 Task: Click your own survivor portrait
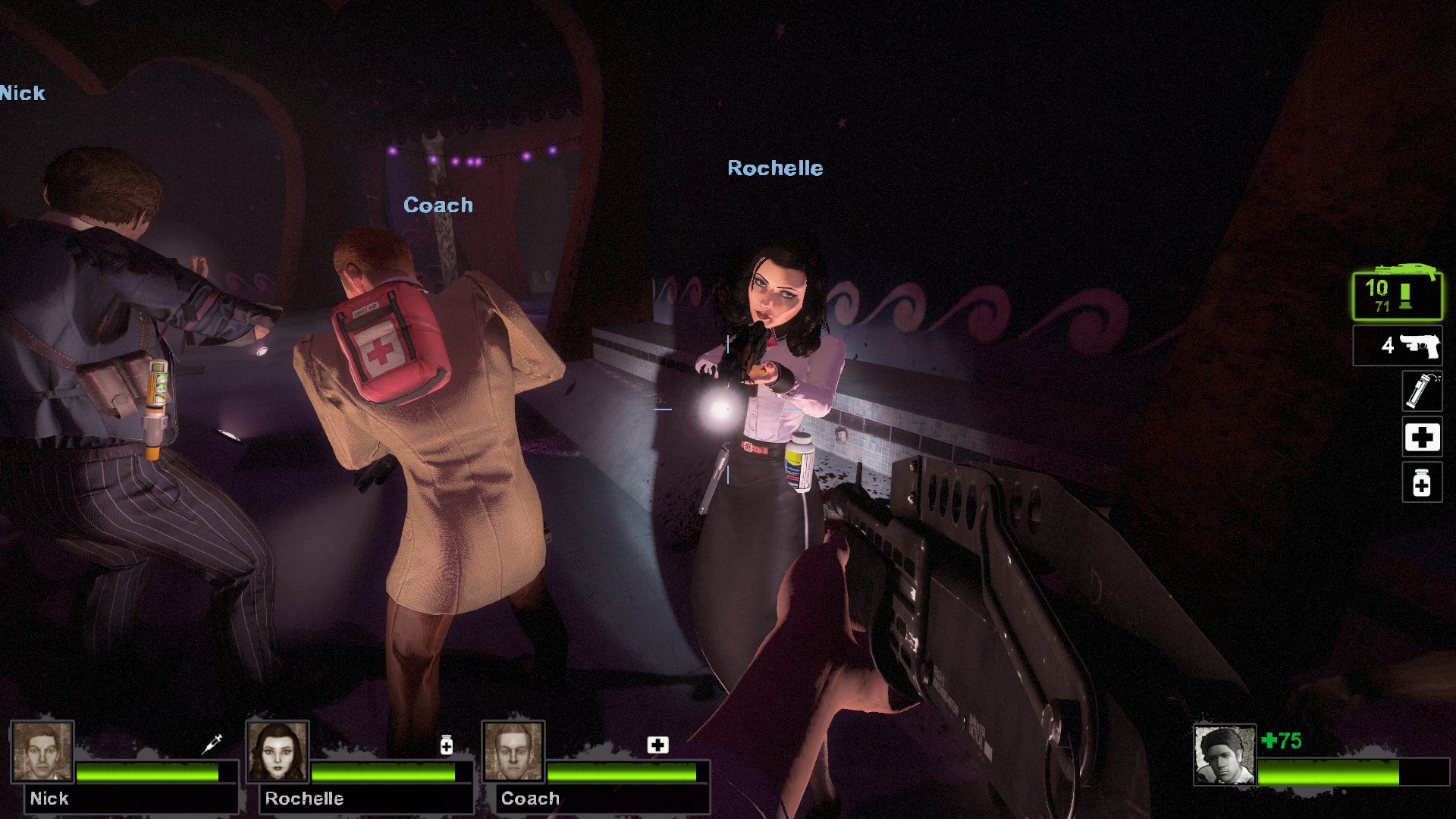click(x=1224, y=755)
